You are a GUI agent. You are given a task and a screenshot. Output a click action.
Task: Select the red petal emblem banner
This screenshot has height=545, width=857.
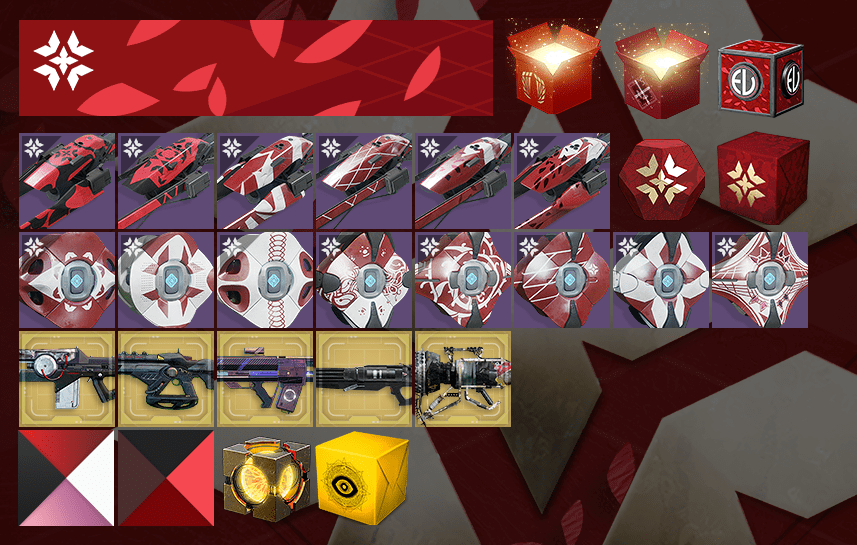click(255, 68)
